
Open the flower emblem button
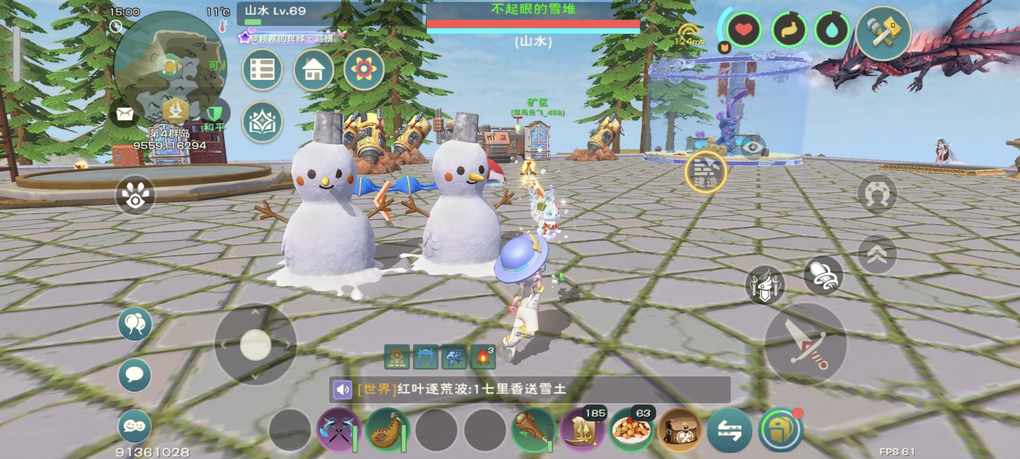point(364,70)
